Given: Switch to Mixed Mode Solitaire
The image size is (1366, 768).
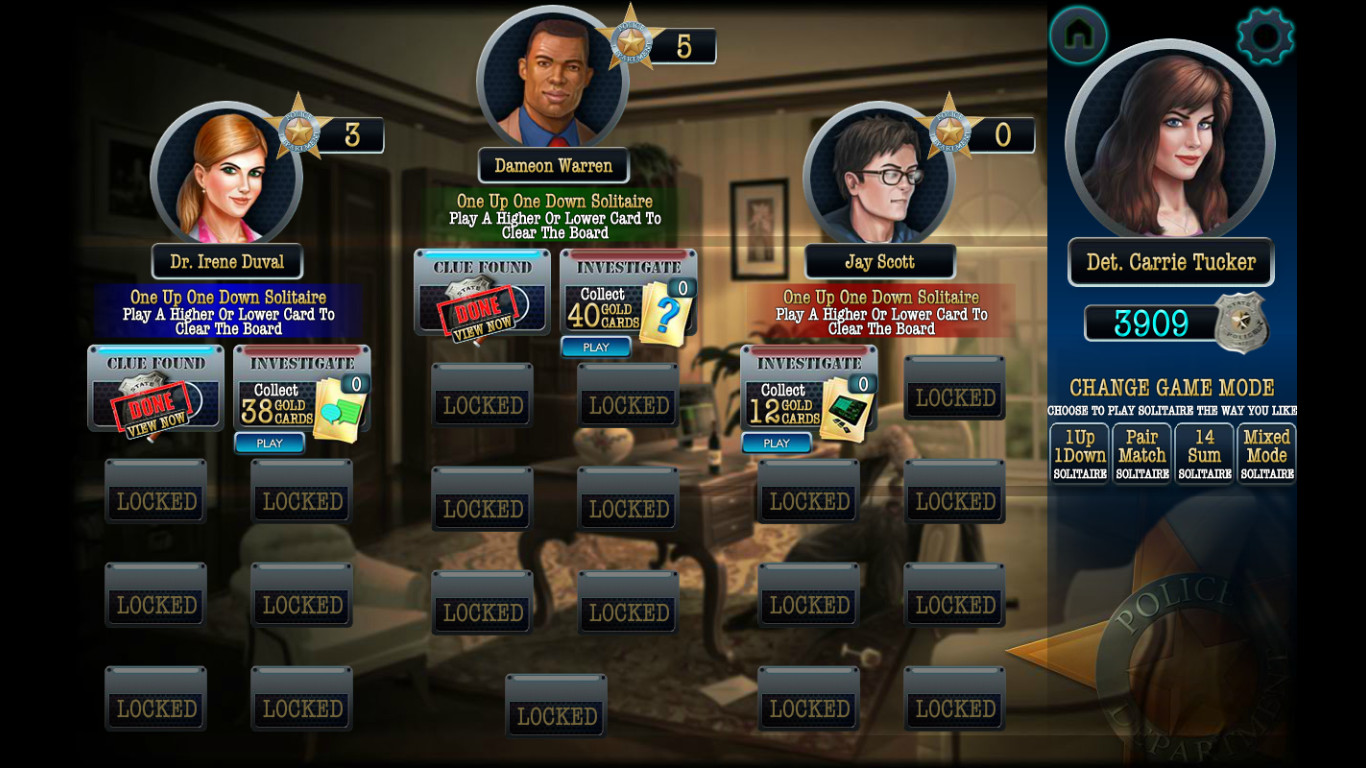Looking at the screenshot, I should 1267,451.
